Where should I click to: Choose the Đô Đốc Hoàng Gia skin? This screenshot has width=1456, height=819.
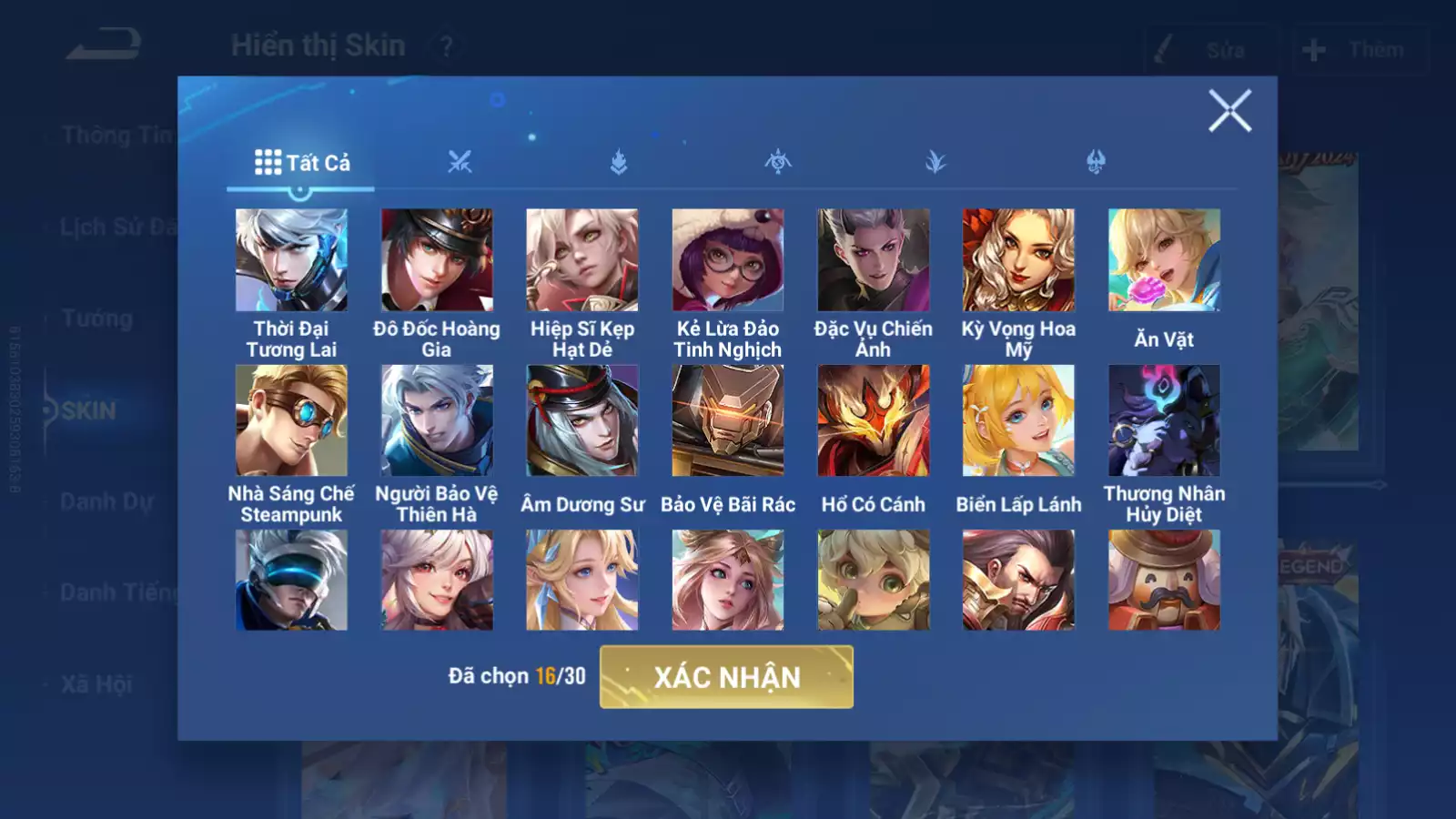pos(437,260)
